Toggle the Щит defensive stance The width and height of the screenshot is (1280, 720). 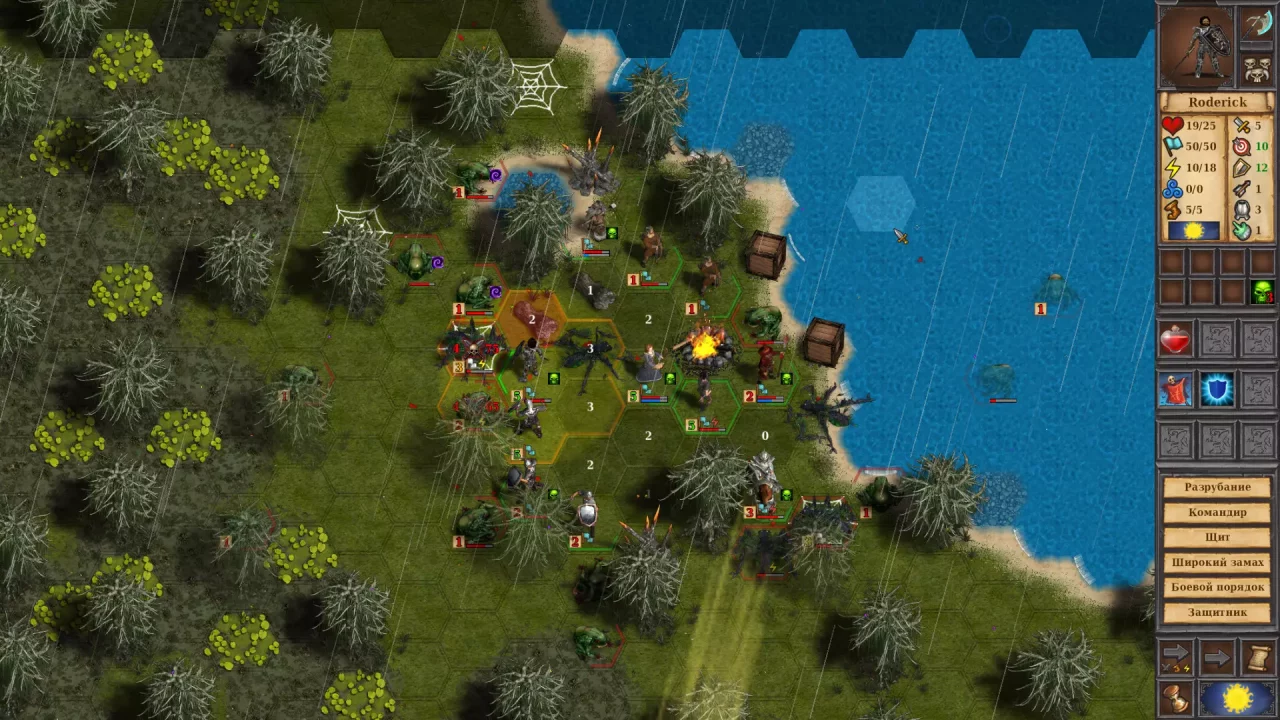click(x=1216, y=537)
